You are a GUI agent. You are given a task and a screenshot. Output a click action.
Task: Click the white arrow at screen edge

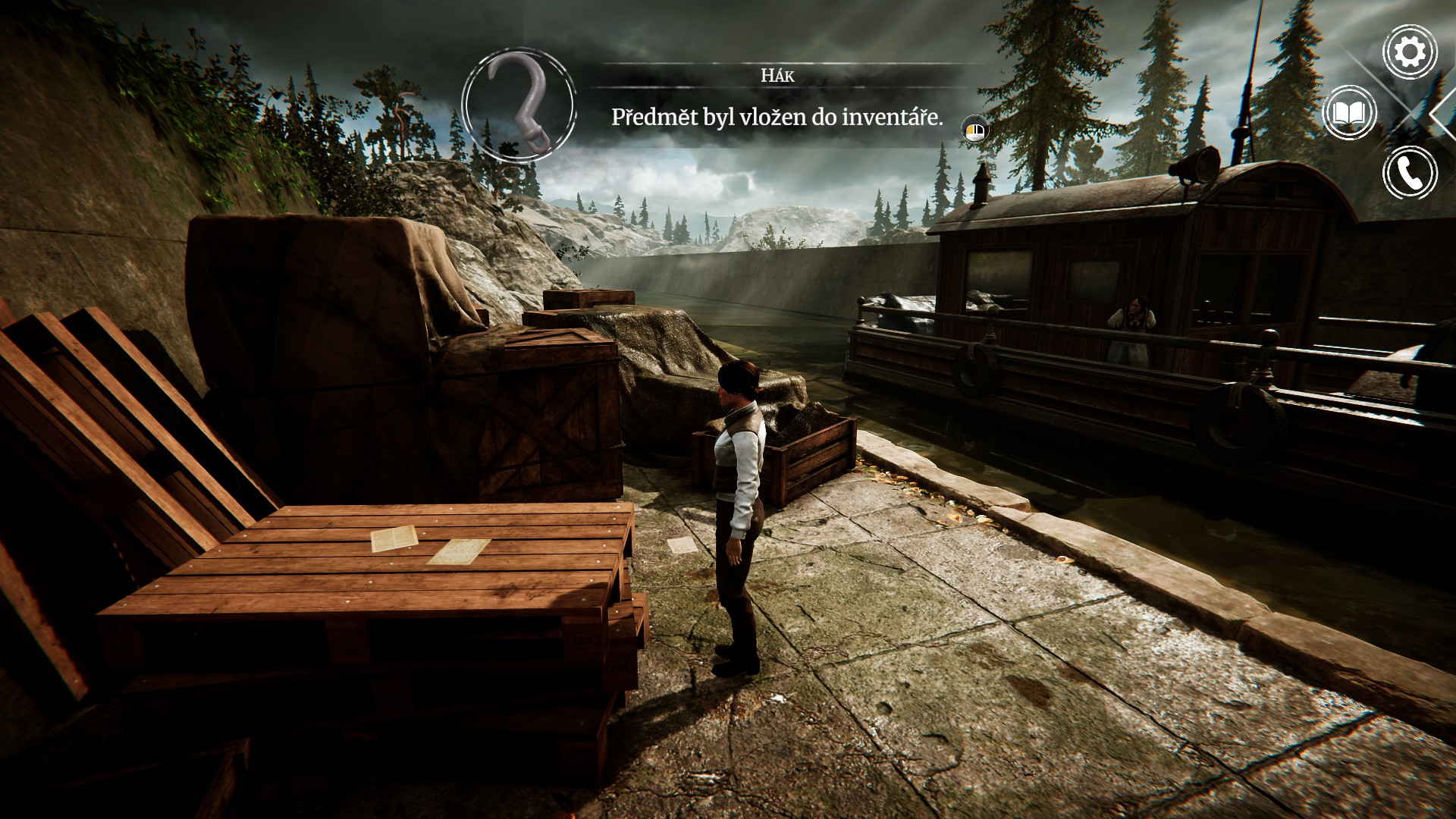coord(1442,114)
